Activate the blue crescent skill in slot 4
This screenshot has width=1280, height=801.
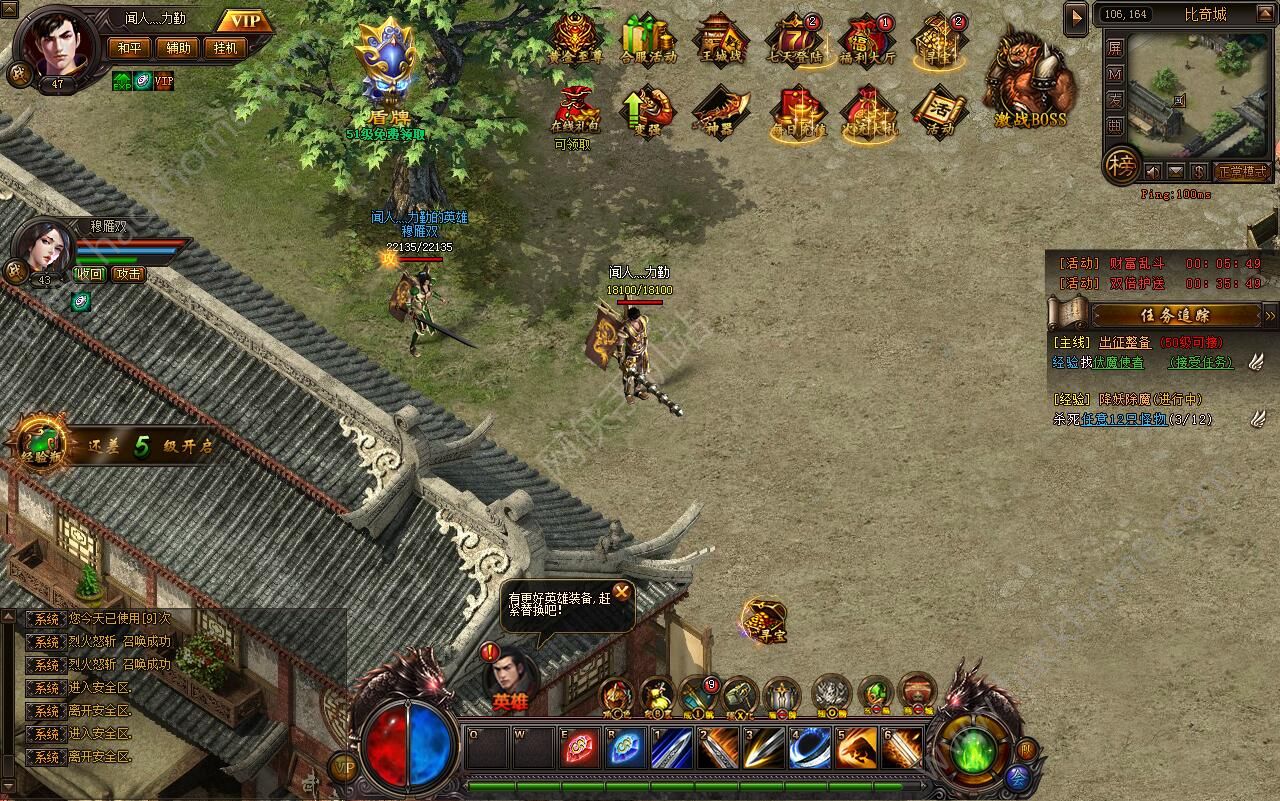[x=808, y=749]
